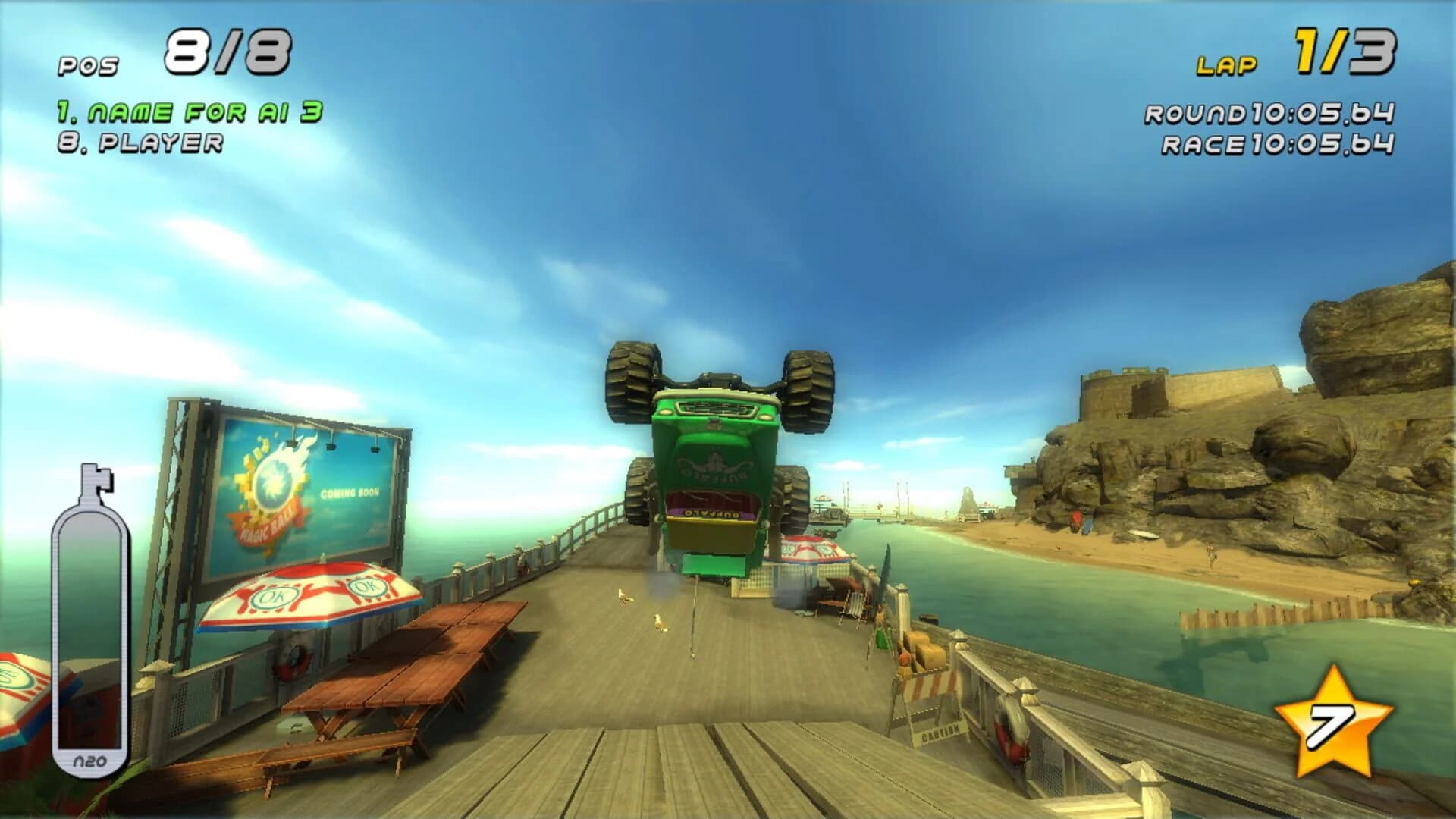1456x819 pixels.
Task: Expand the 8/8 position readout
Action: [x=227, y=49]
